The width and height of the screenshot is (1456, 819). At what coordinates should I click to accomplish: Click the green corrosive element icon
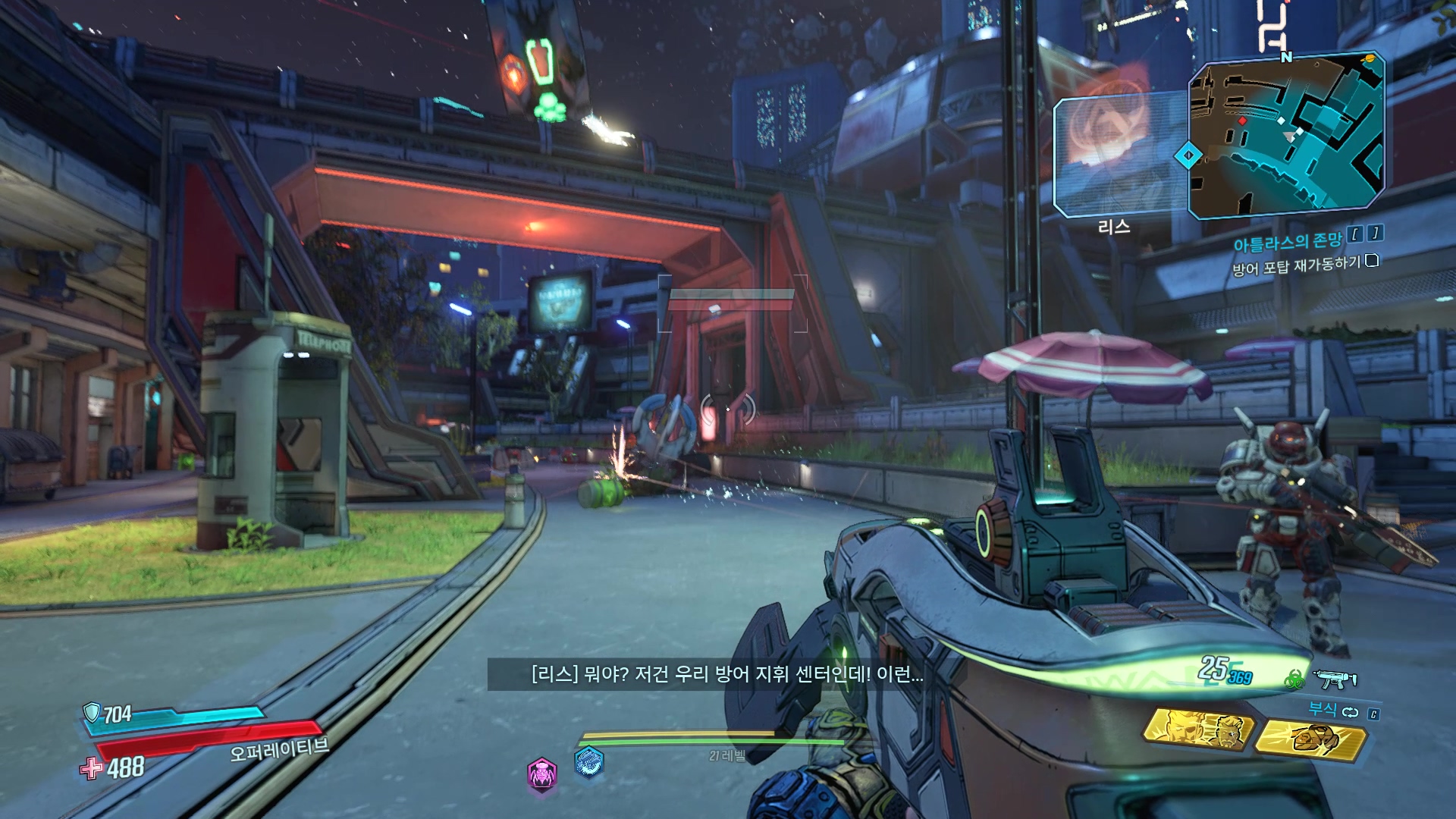[x=1294, y=680]
